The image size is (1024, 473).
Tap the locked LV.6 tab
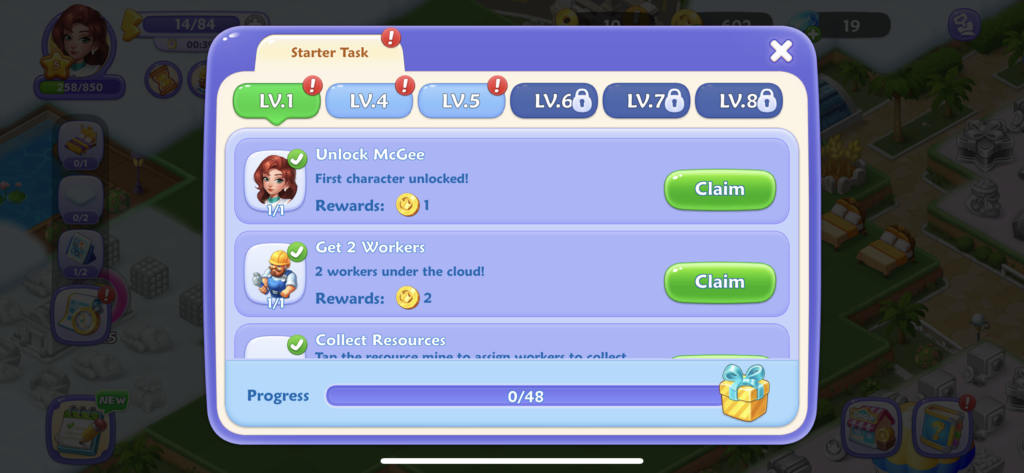point(553,101)
